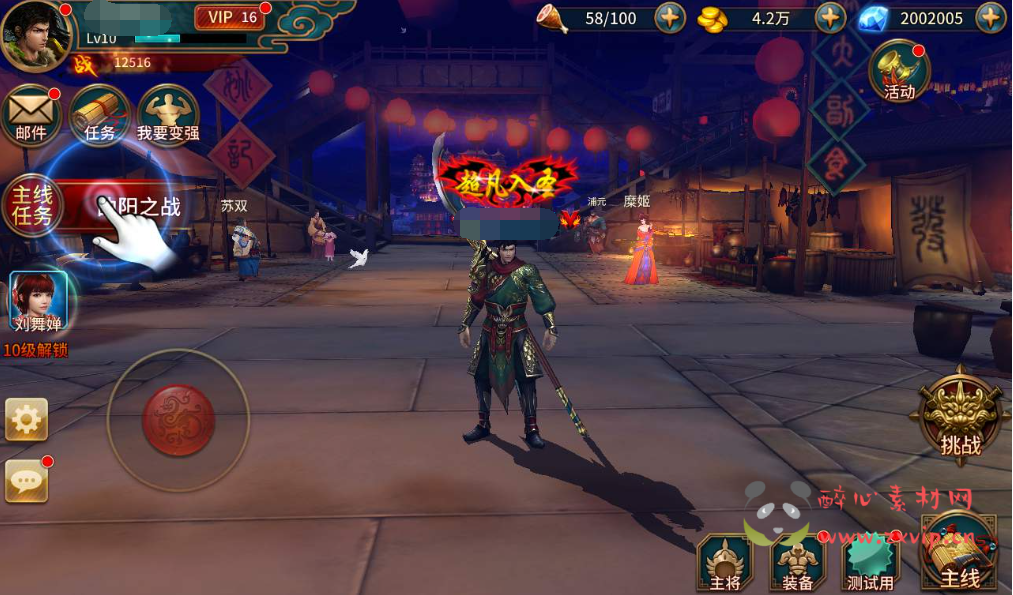The height and width of the screenshot is (595, 1013).
Task: Open the 主将 general menu
Action: pos(725,564)
